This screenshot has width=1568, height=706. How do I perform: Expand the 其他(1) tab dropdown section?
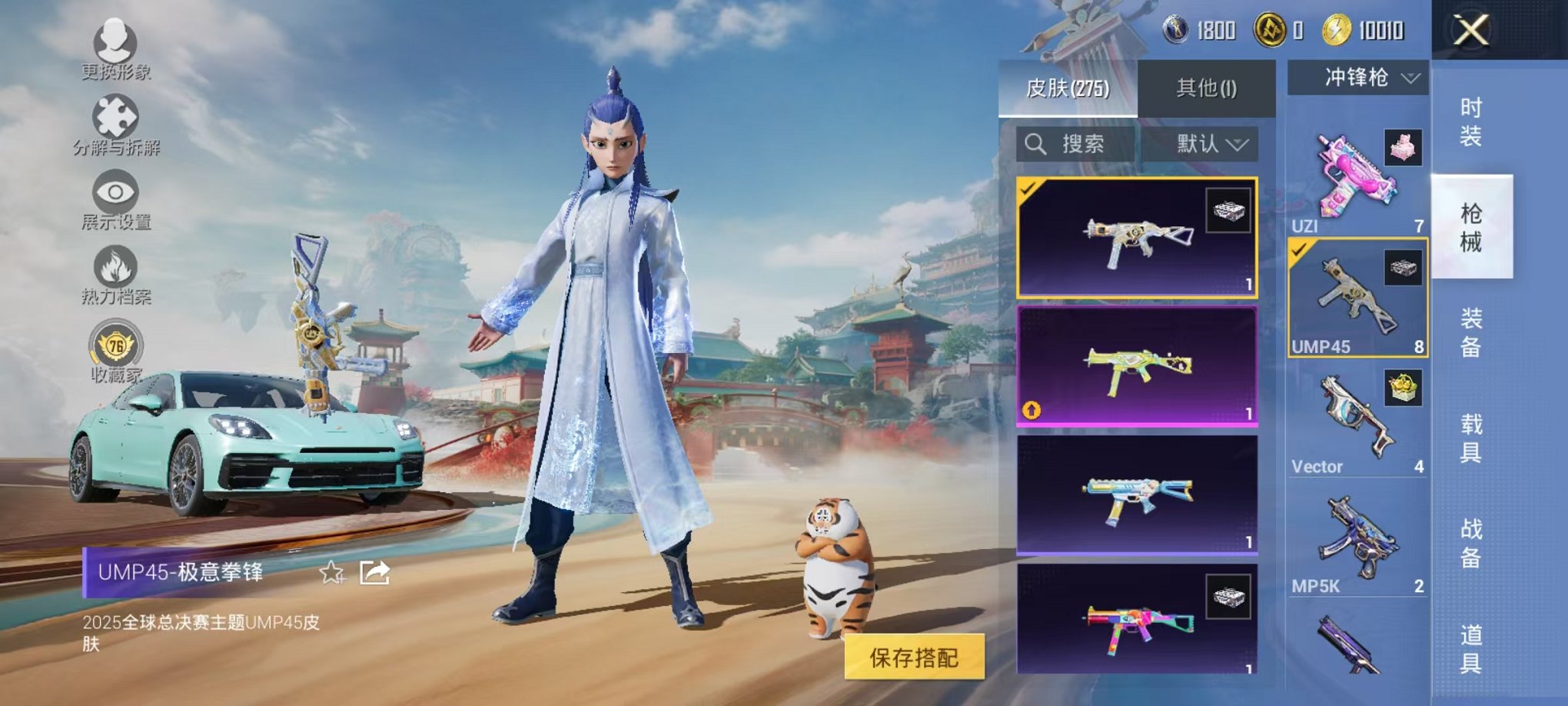pos(1207,88)
